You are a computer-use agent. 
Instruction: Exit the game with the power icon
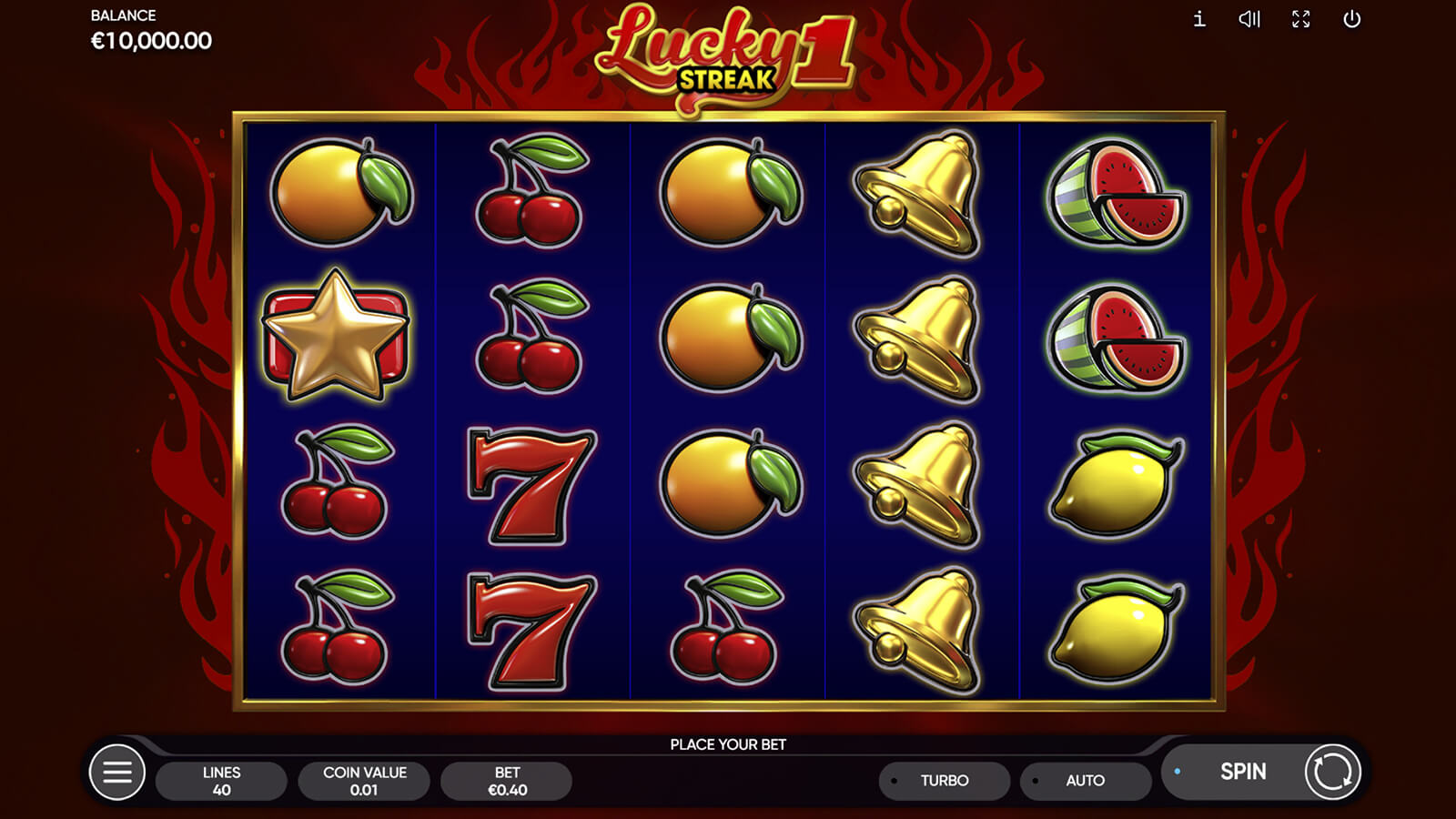coord(1352,19)
